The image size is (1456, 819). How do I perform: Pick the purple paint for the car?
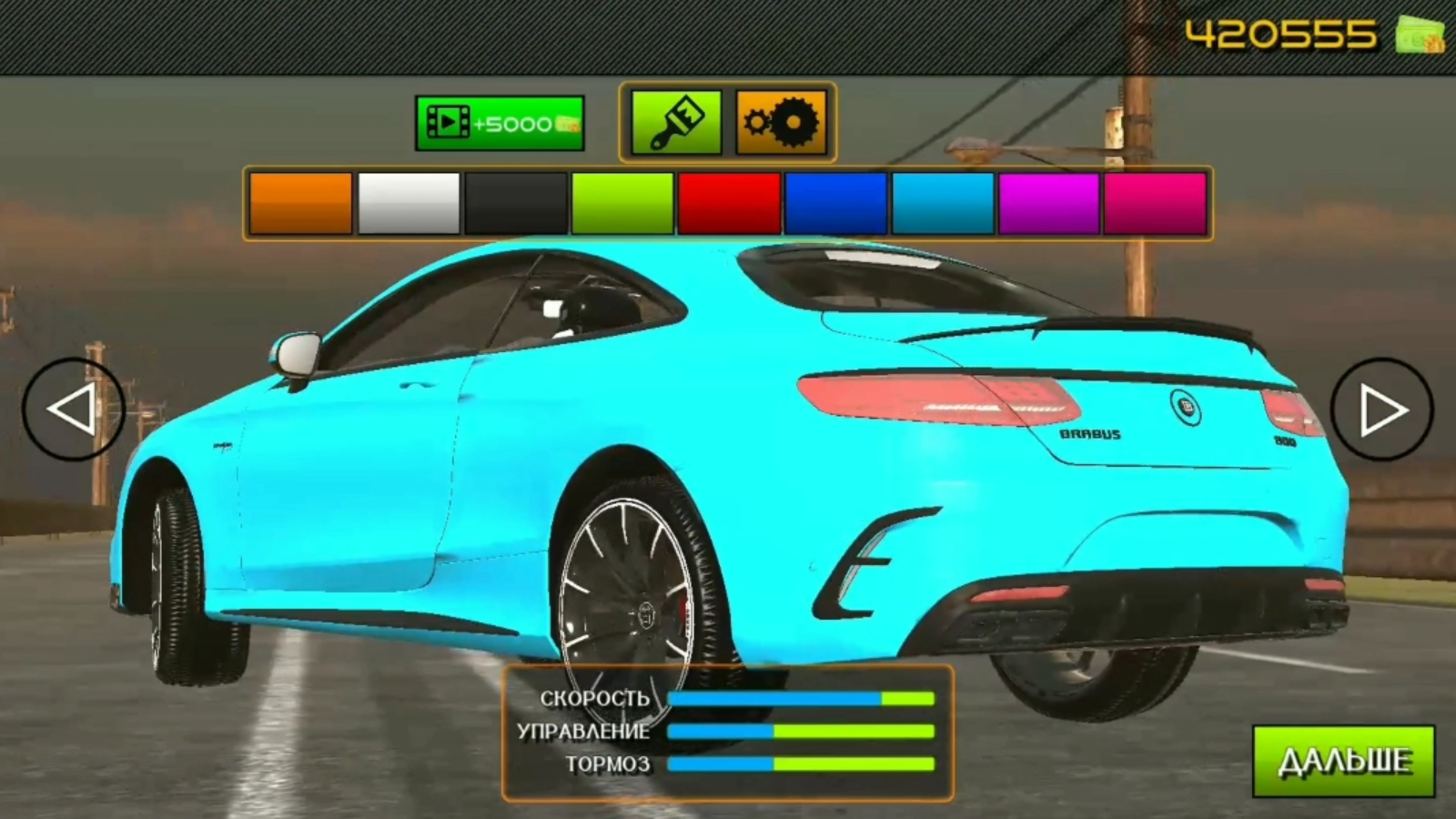pos(1051,202)
